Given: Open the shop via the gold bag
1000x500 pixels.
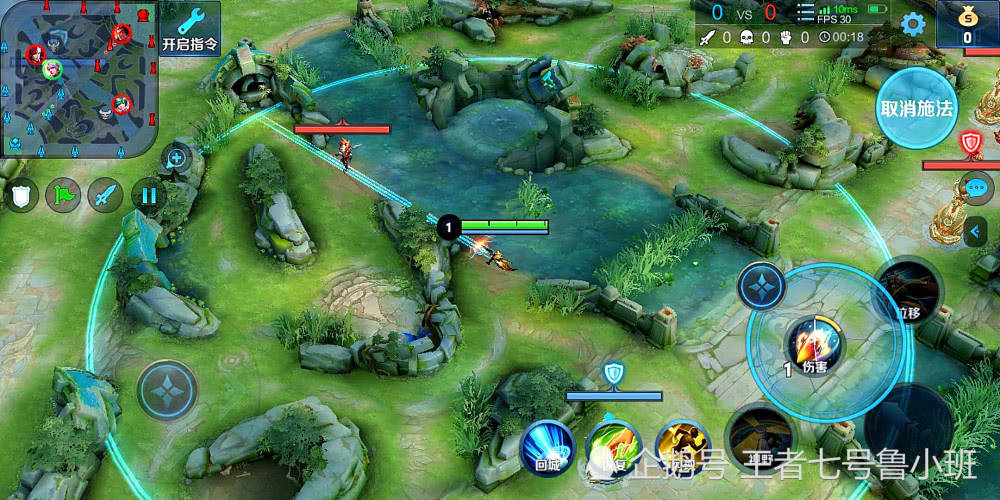Looking at the screenshot, I should [x=967, y=24].
